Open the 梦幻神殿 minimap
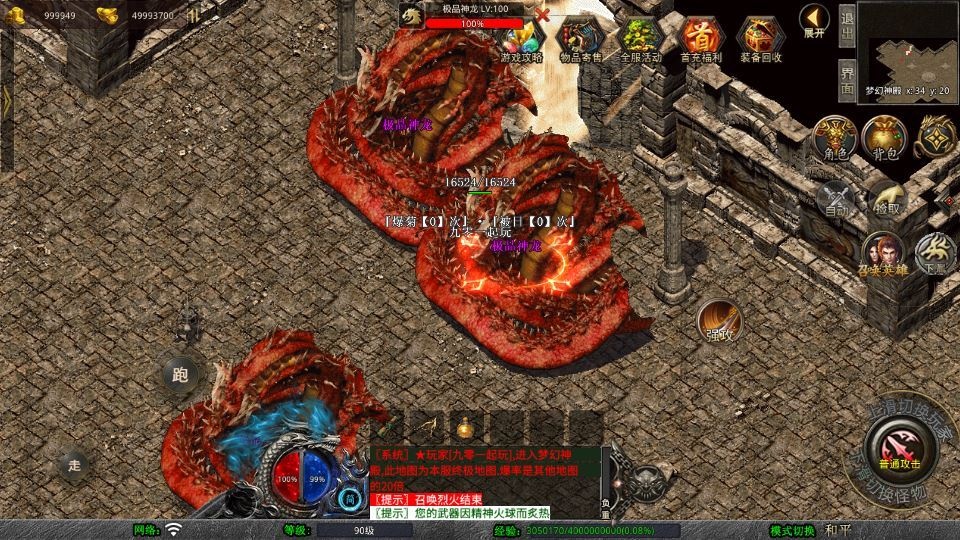This screenshot has height=540, width=960. click(908, 45)
